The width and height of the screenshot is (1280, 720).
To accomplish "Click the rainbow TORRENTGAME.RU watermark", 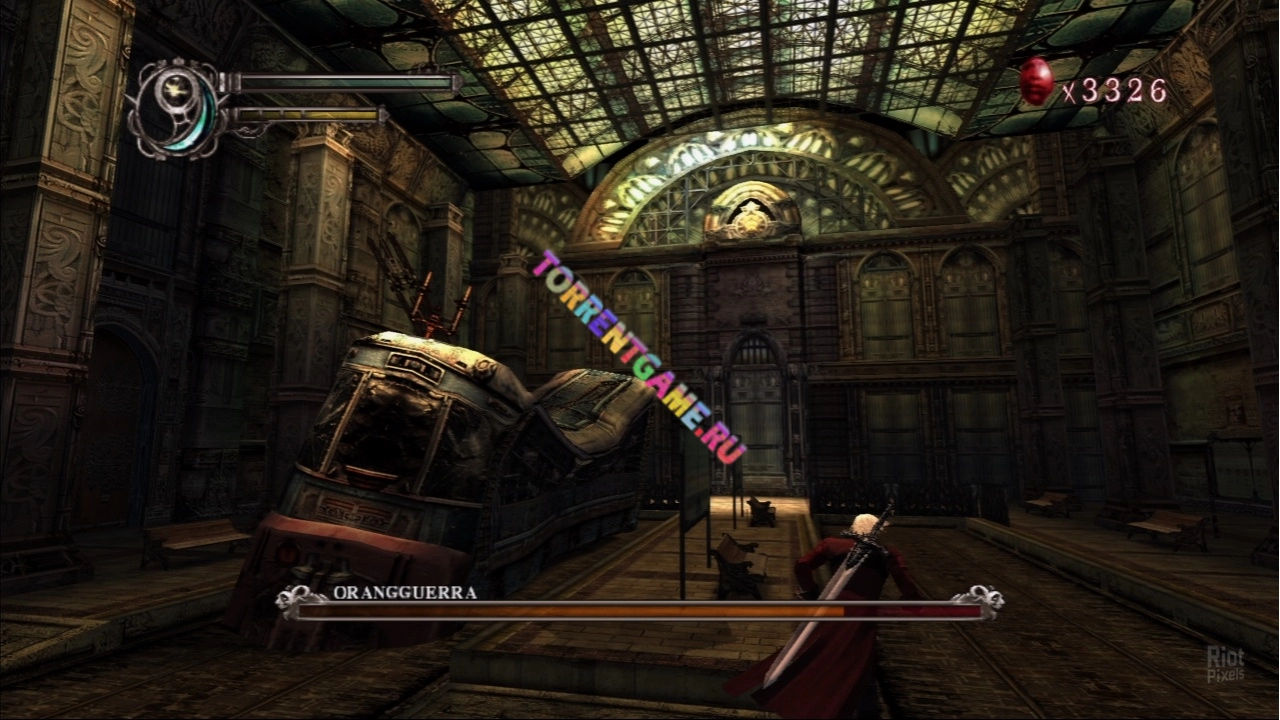I will [x=640, y=357].
